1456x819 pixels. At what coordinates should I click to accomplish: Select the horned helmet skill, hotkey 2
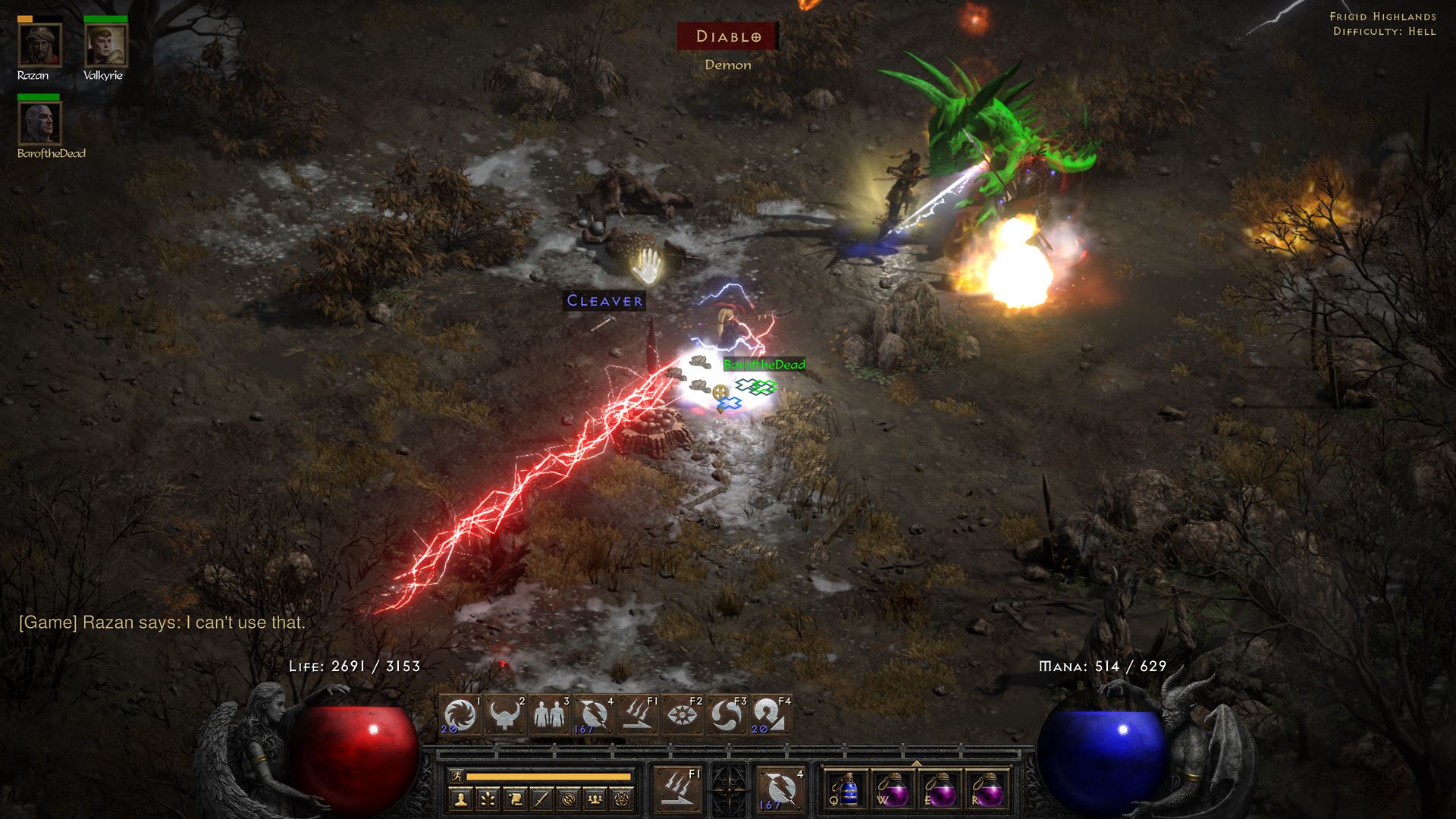pos(506,716)
